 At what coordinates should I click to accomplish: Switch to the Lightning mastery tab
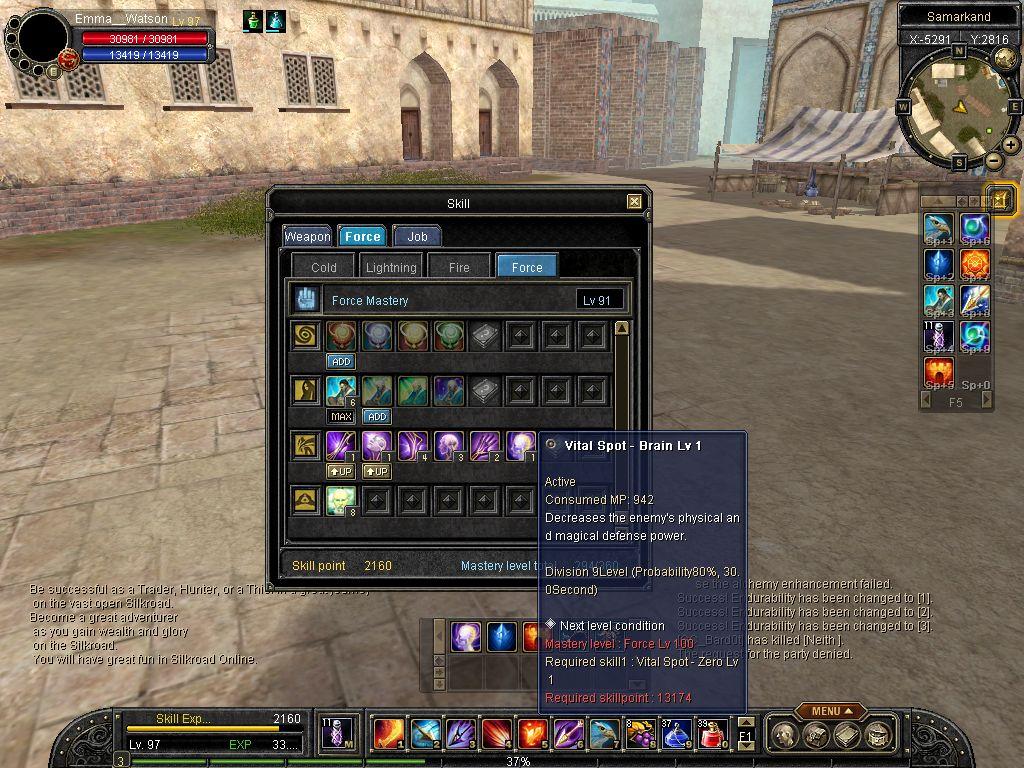(391, 267)
